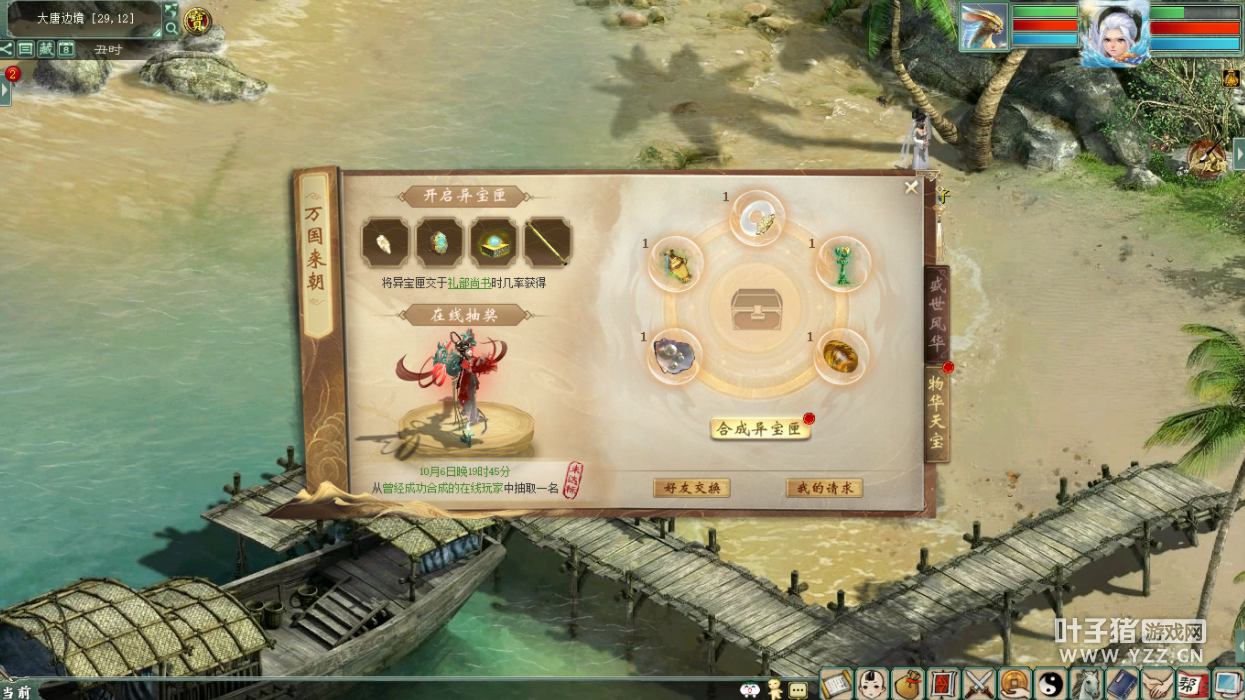Inspect the glowing orb box reward

[x=494, y=243]
